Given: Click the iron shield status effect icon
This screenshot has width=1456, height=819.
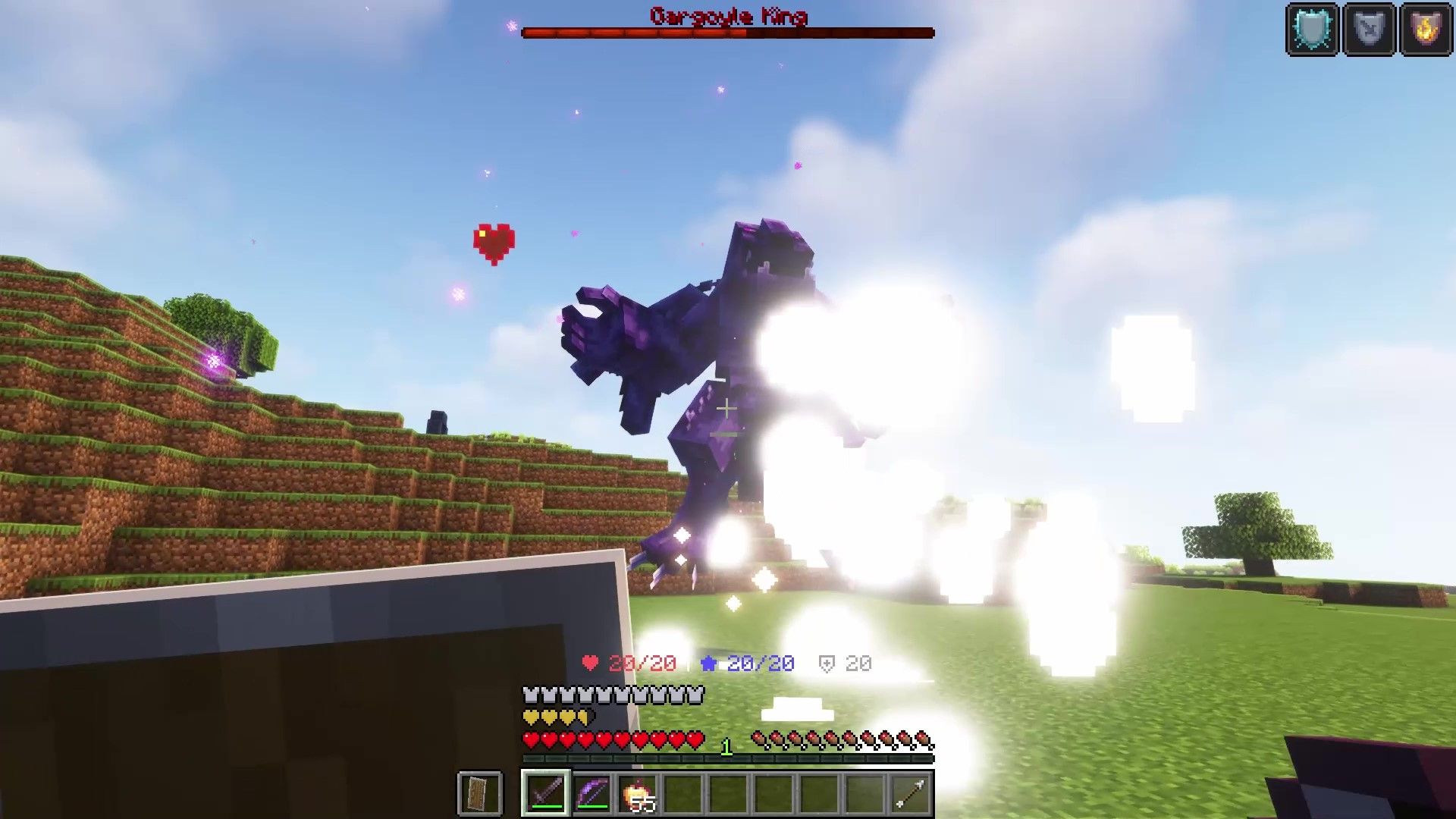Looking at the screenshot, I should point(1369,30).
